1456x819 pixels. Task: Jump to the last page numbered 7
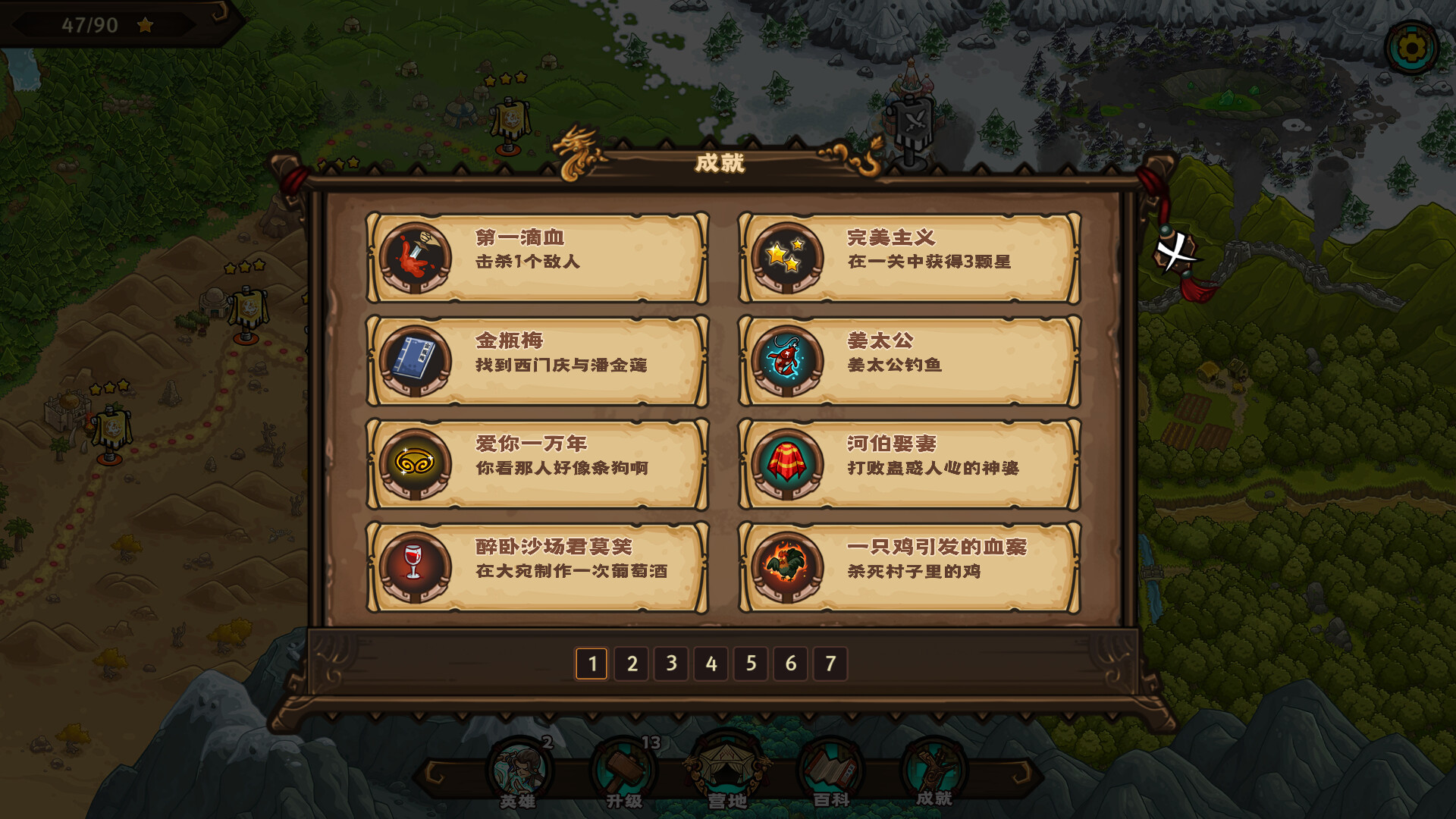tap(830, 662)
